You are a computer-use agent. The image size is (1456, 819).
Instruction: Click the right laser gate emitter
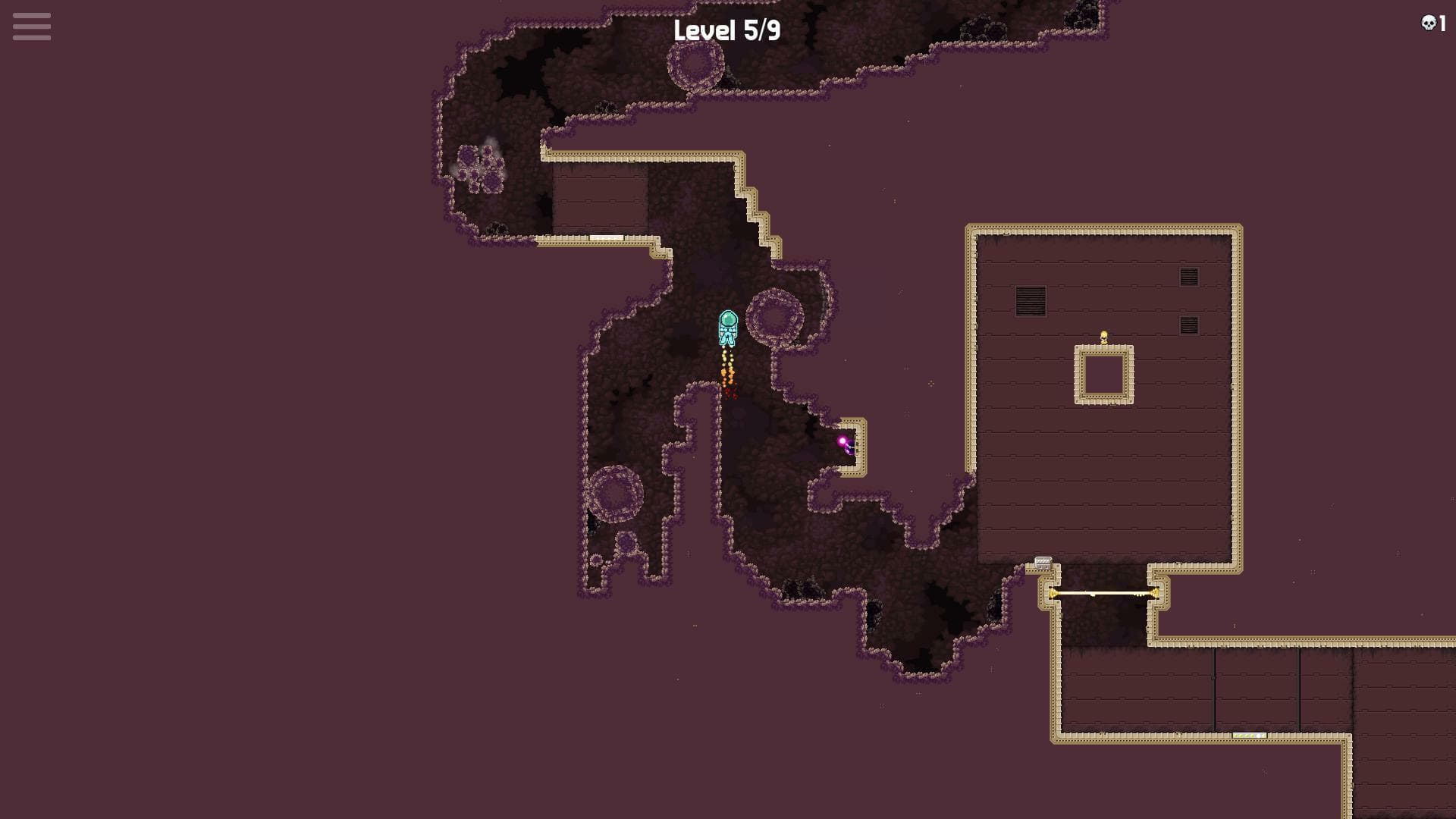(1156, 593)
